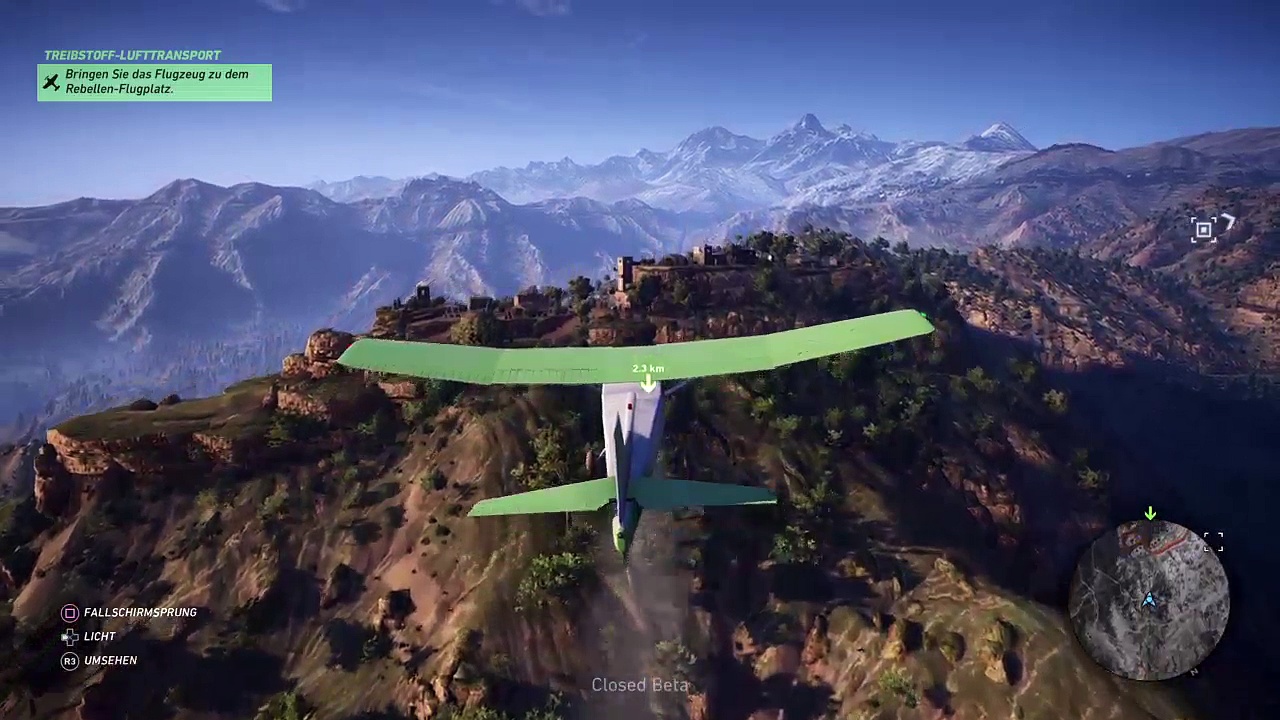This screenshot has width=1280, height=720.
Task: Click the 2.3 km waypoint marker
Action: pyautogui.click(x=648, y=379)
